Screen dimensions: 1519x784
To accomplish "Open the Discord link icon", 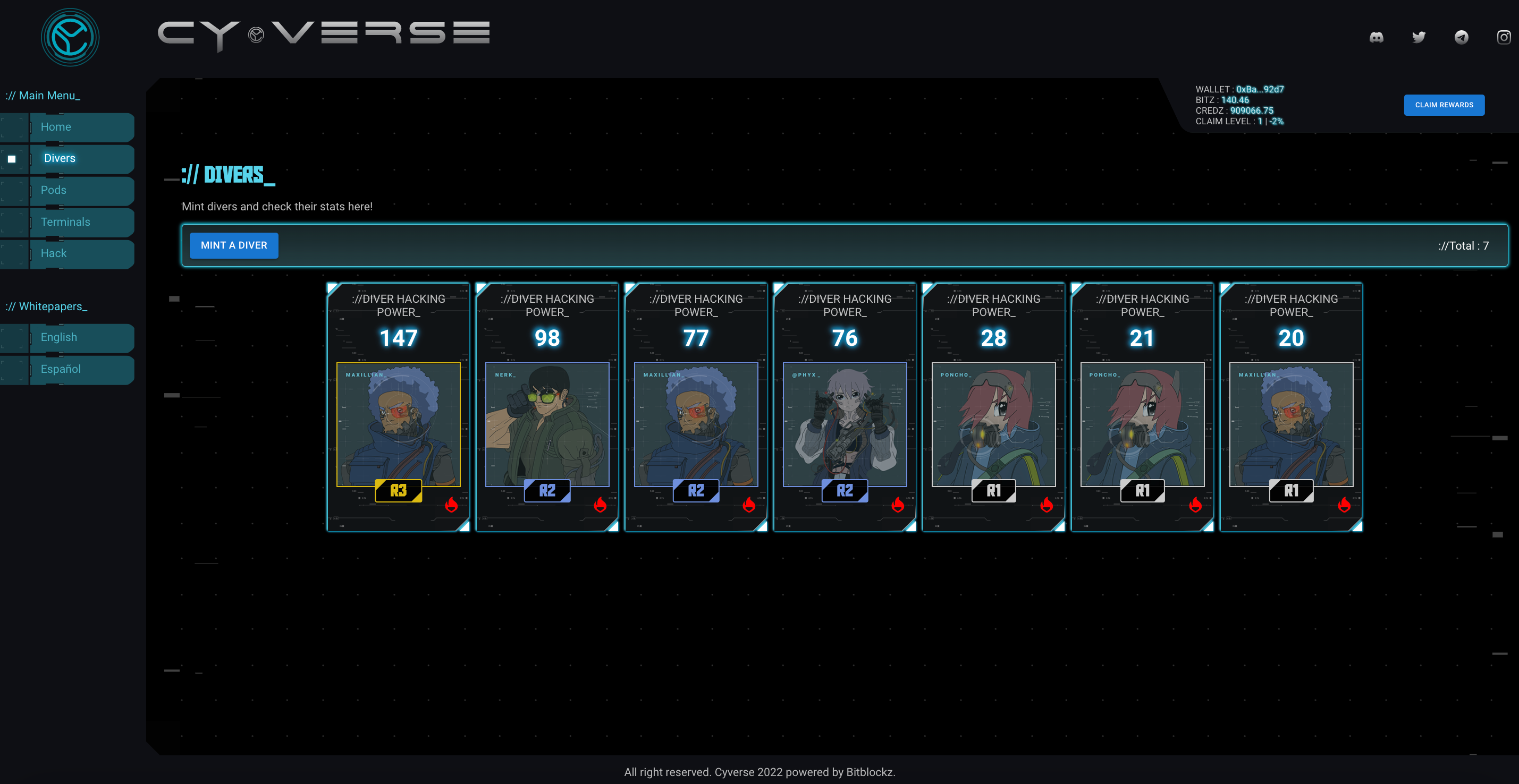I will [1375, 37].
